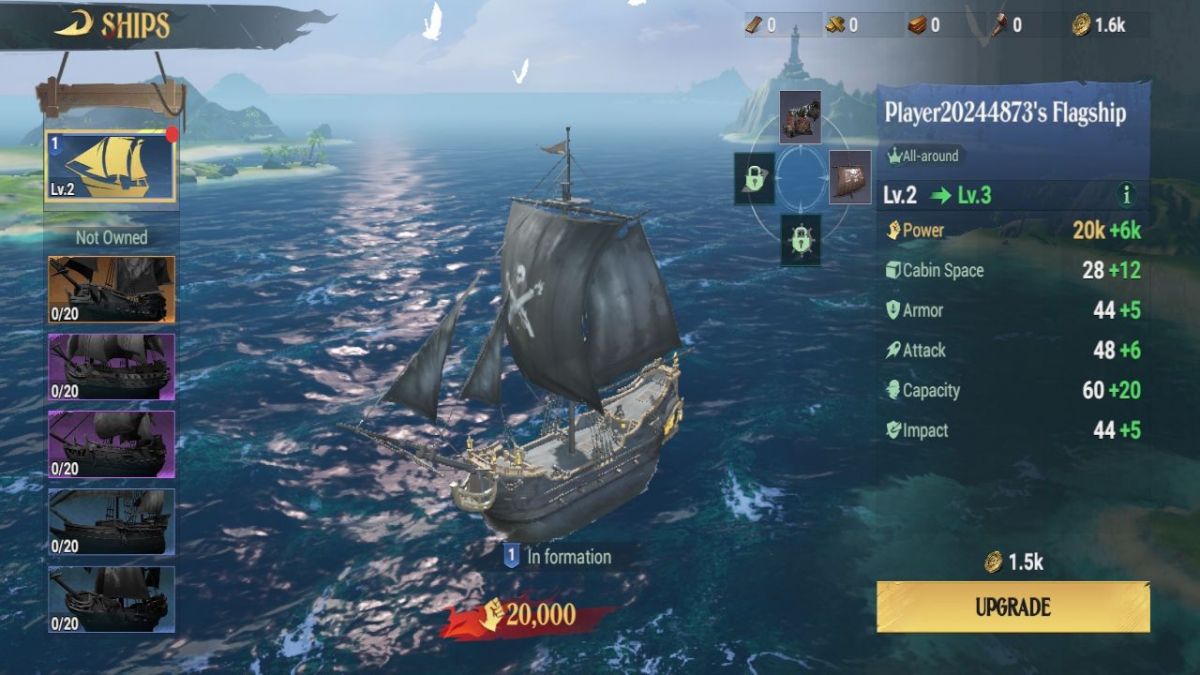
Task: Select the owned Lv.2 flagship thumbnail
Action: (x=110, y=167)
